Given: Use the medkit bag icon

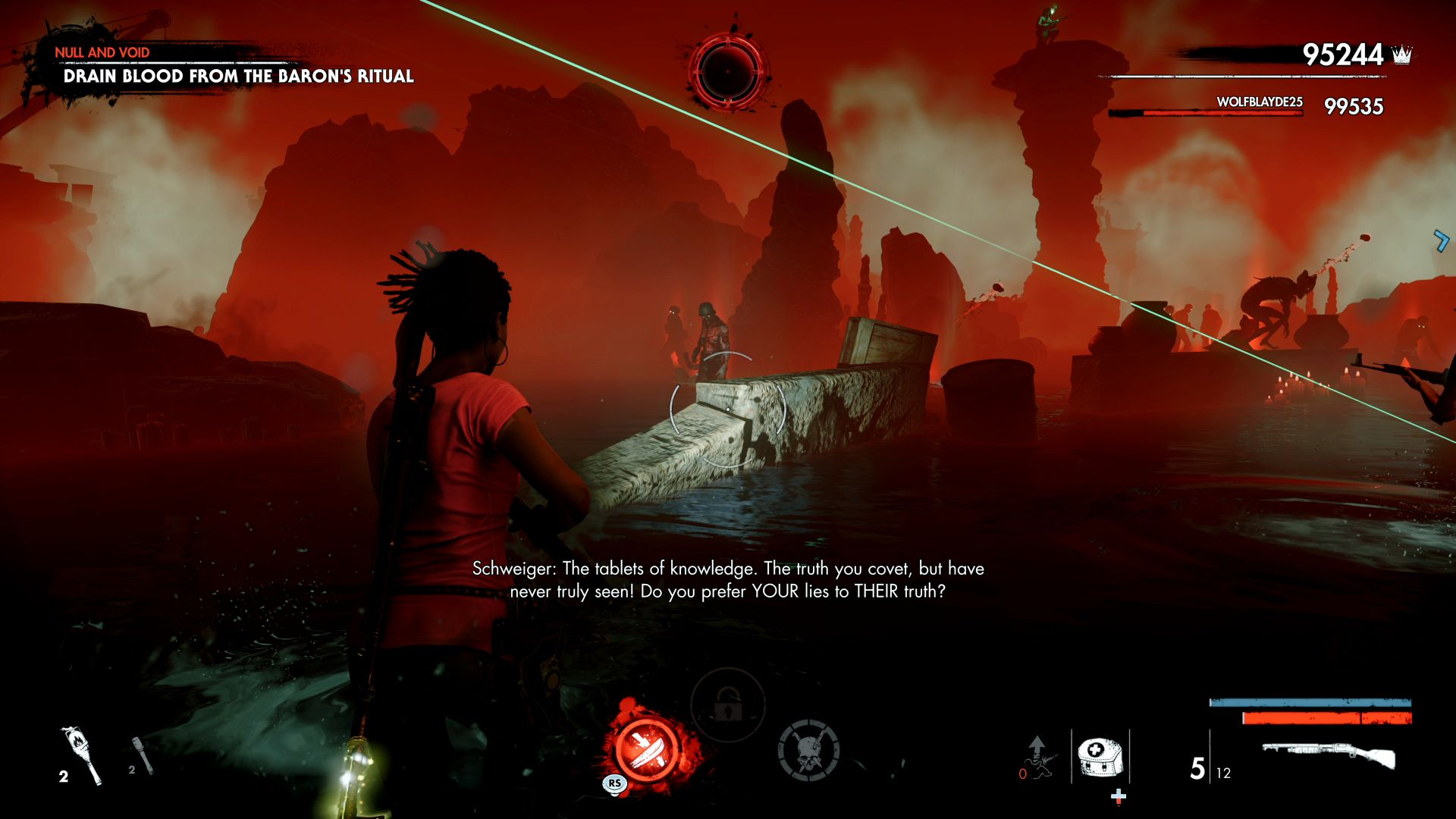Looking at the screenshot, I should pos(1099,757).
